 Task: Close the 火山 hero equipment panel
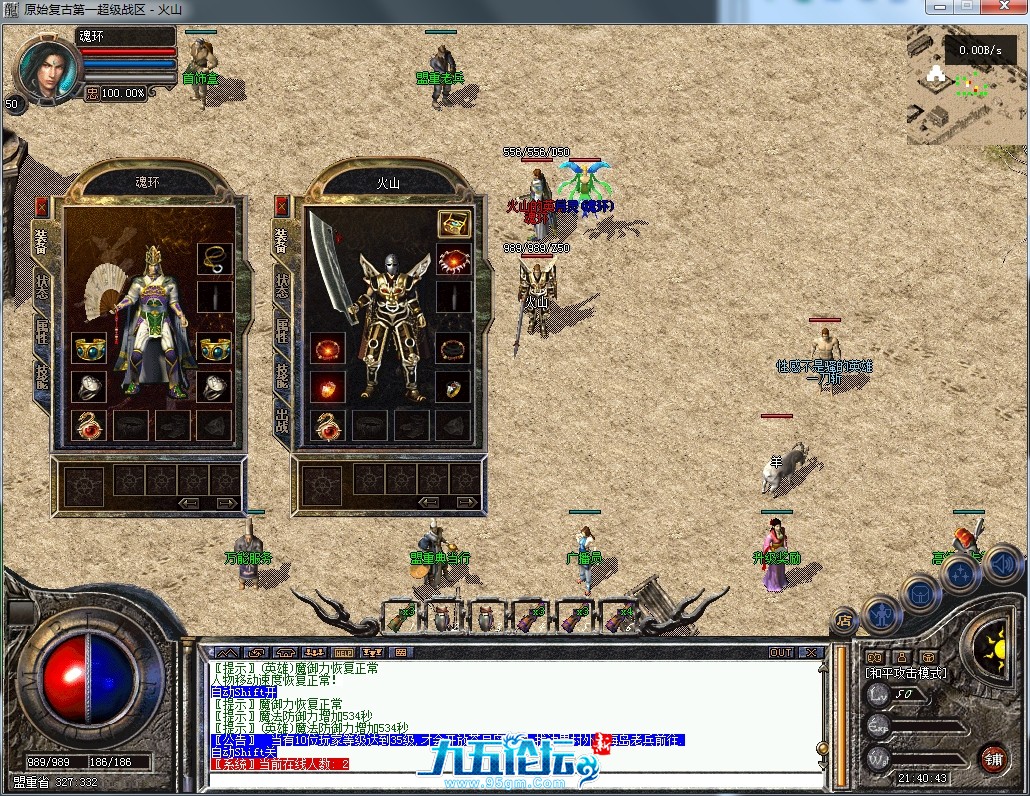point(282,206)
